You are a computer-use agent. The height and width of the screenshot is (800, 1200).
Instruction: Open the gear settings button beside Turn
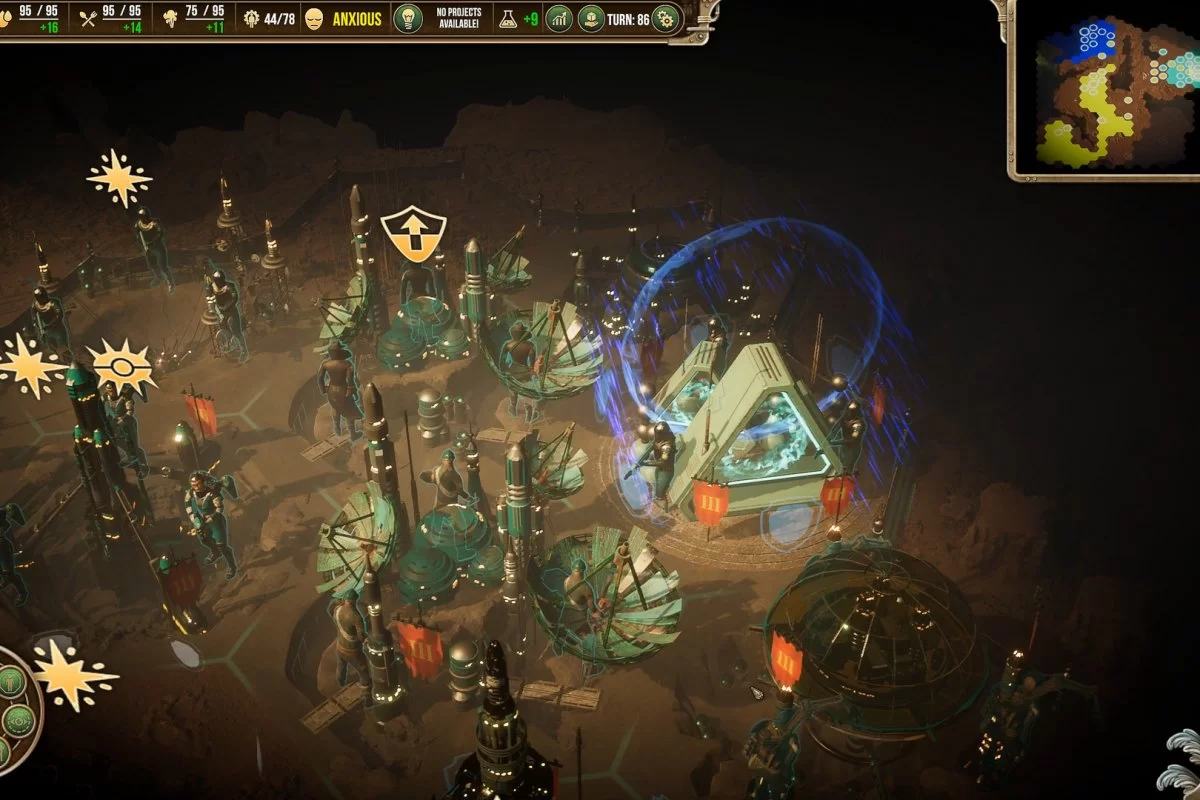point(665,19)
